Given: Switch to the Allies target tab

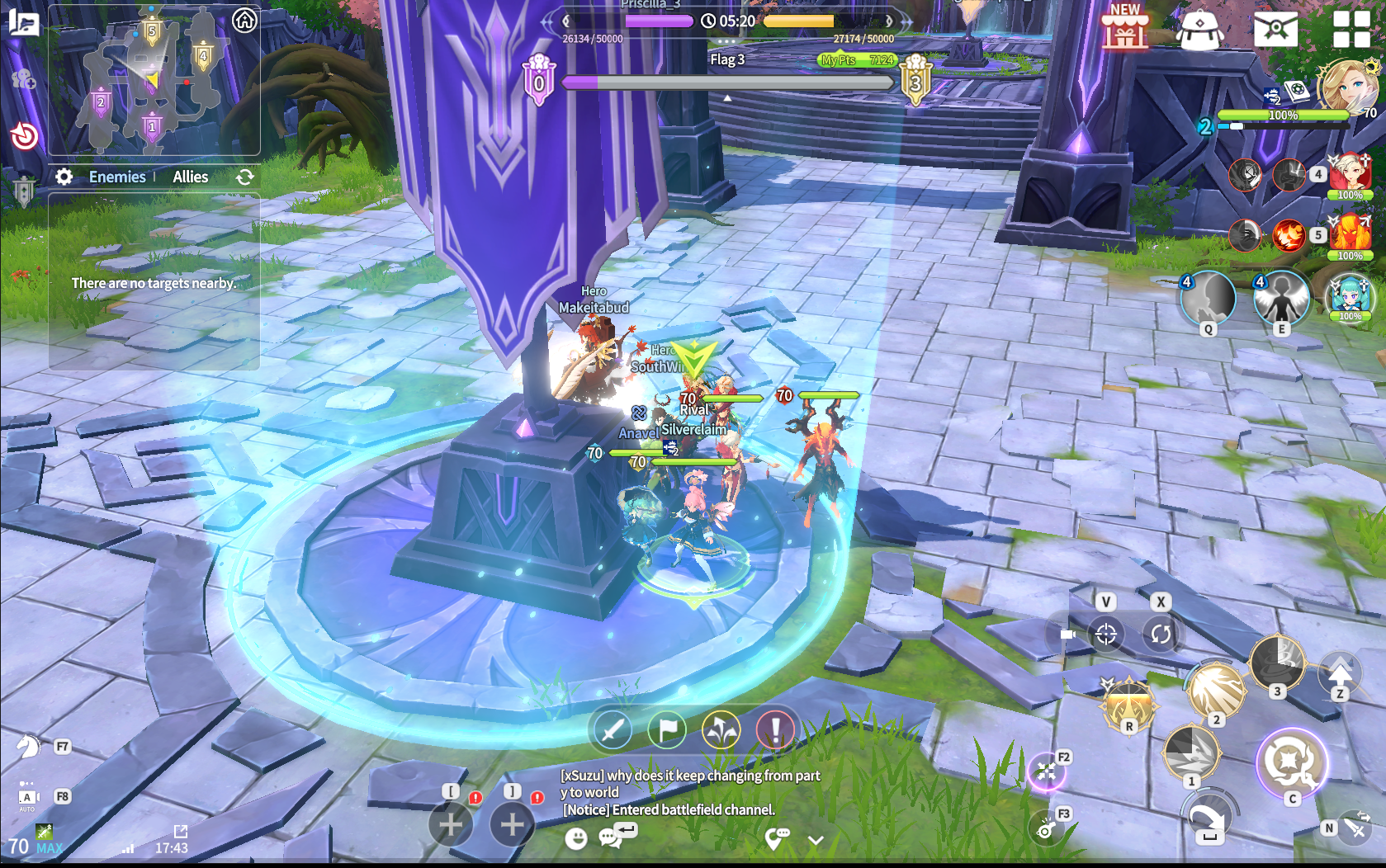Looking at the screenshot, I should [190, 177].
